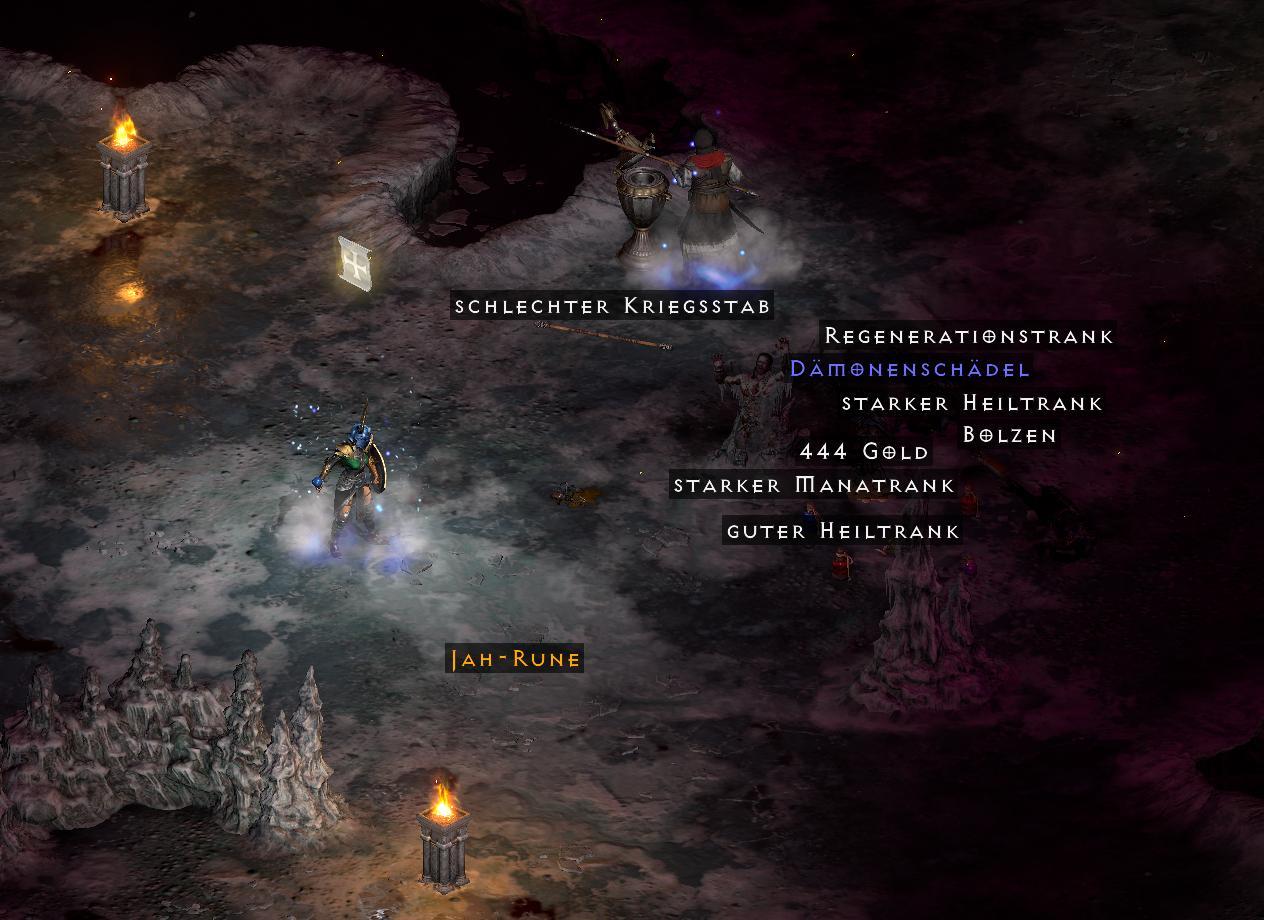The height and width of the screenshot is (920, 1264).
Task: Click the guter Heiltrank loot label
Action: tap(843, 532)
